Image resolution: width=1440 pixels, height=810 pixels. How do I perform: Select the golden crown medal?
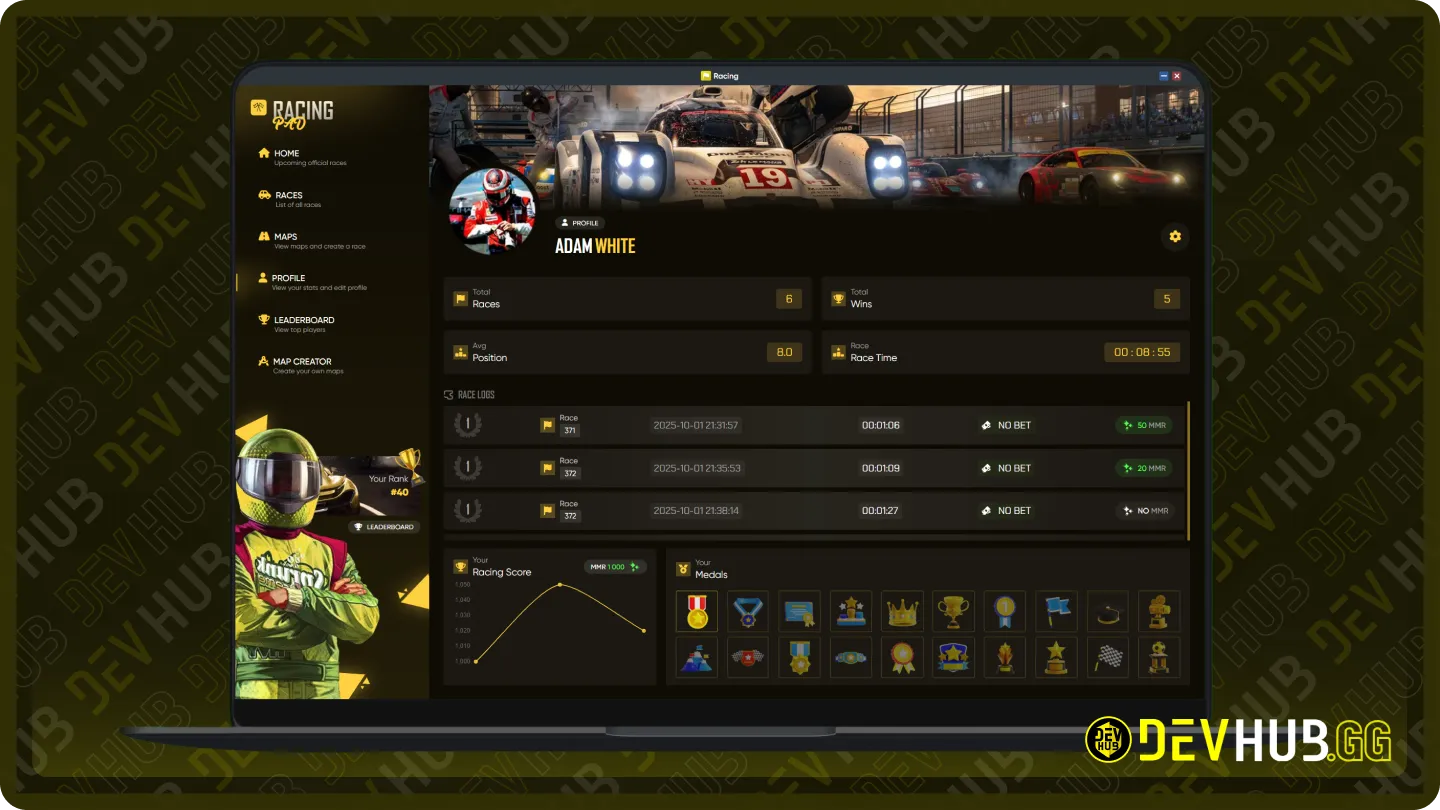903,611
